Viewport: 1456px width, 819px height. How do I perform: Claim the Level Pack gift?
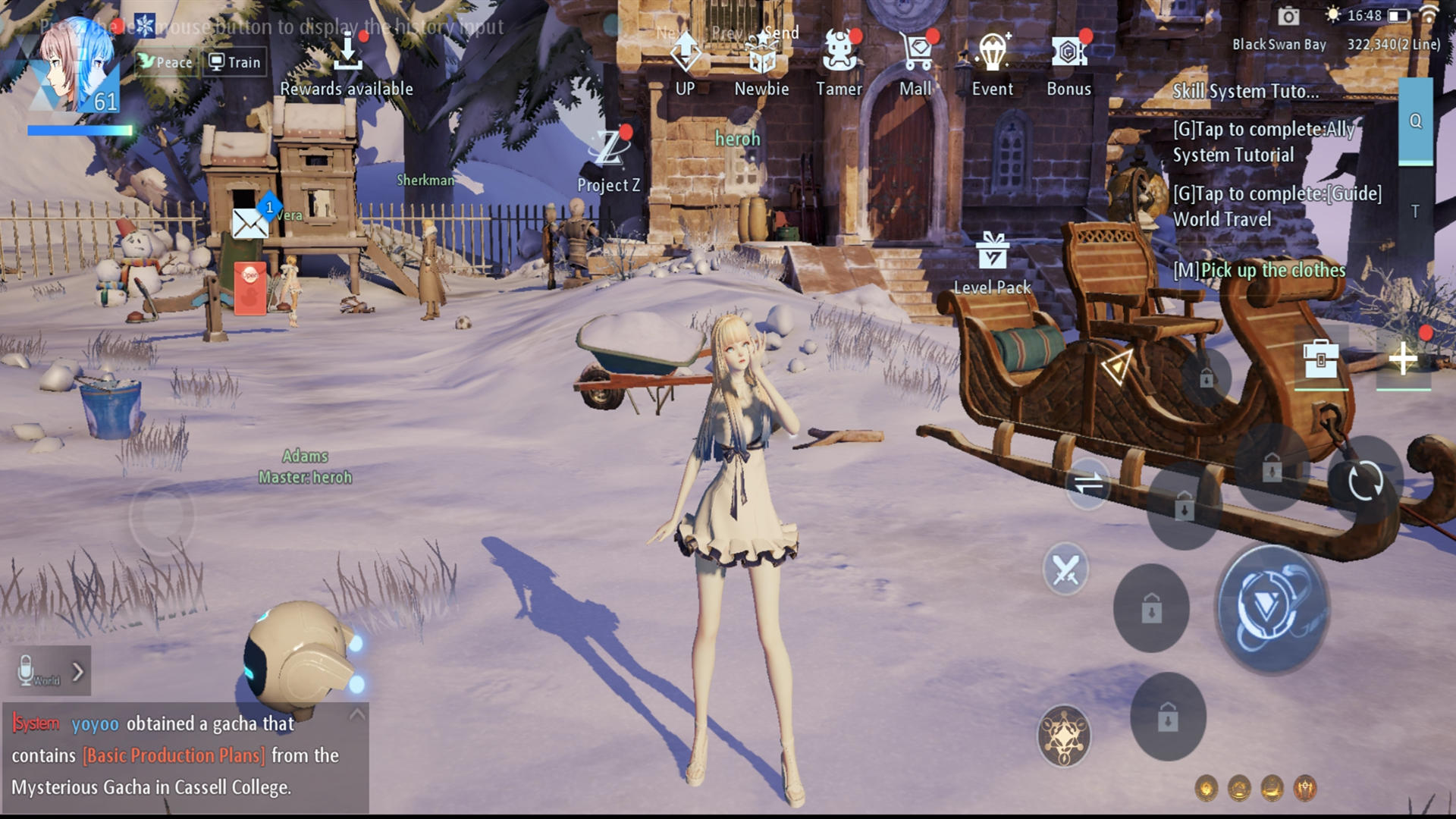[x=992, y=250]
